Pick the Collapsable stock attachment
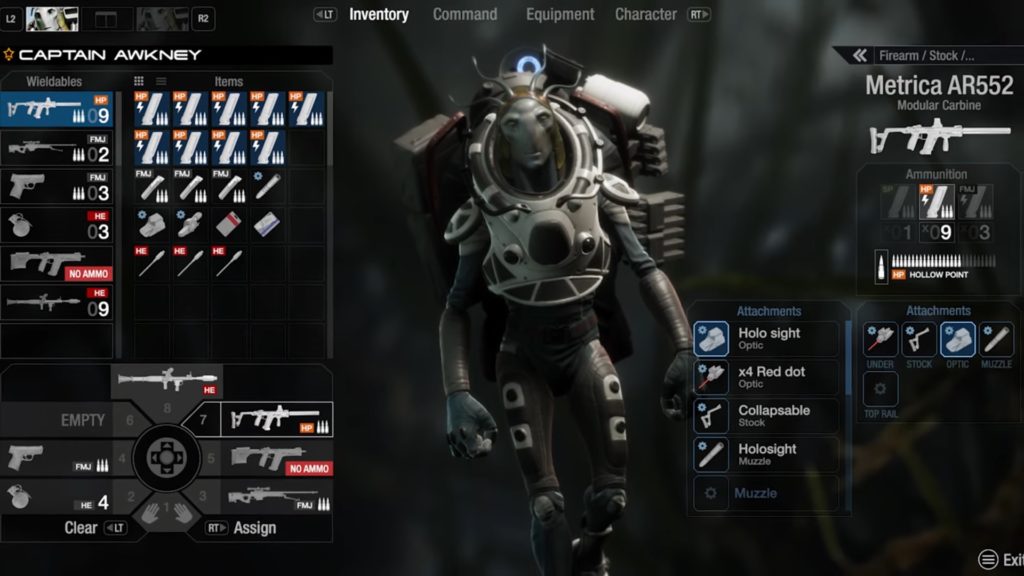Viewport: 1024px width, 576px height. pyautogui.click(x=767, y=416)
